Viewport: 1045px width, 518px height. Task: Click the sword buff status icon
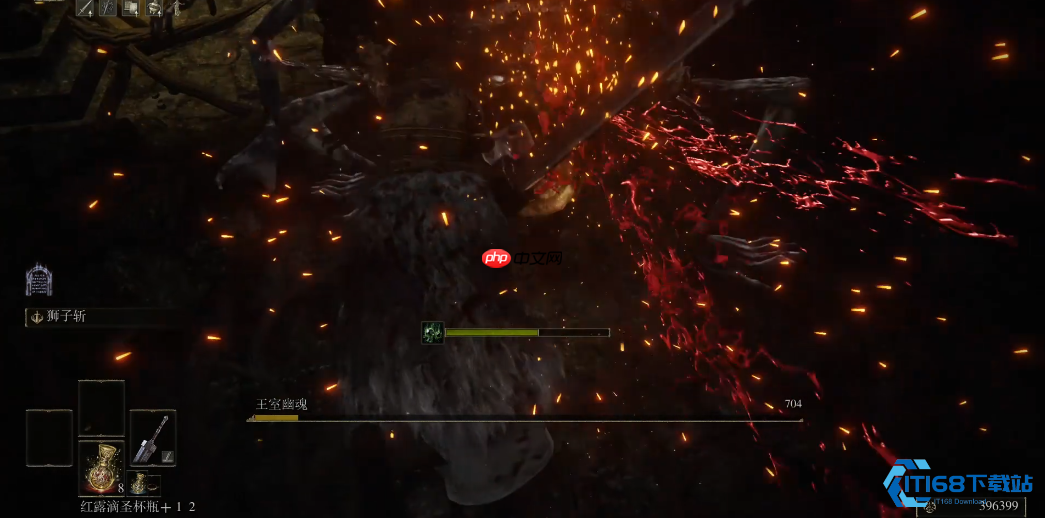pos(84,9)
